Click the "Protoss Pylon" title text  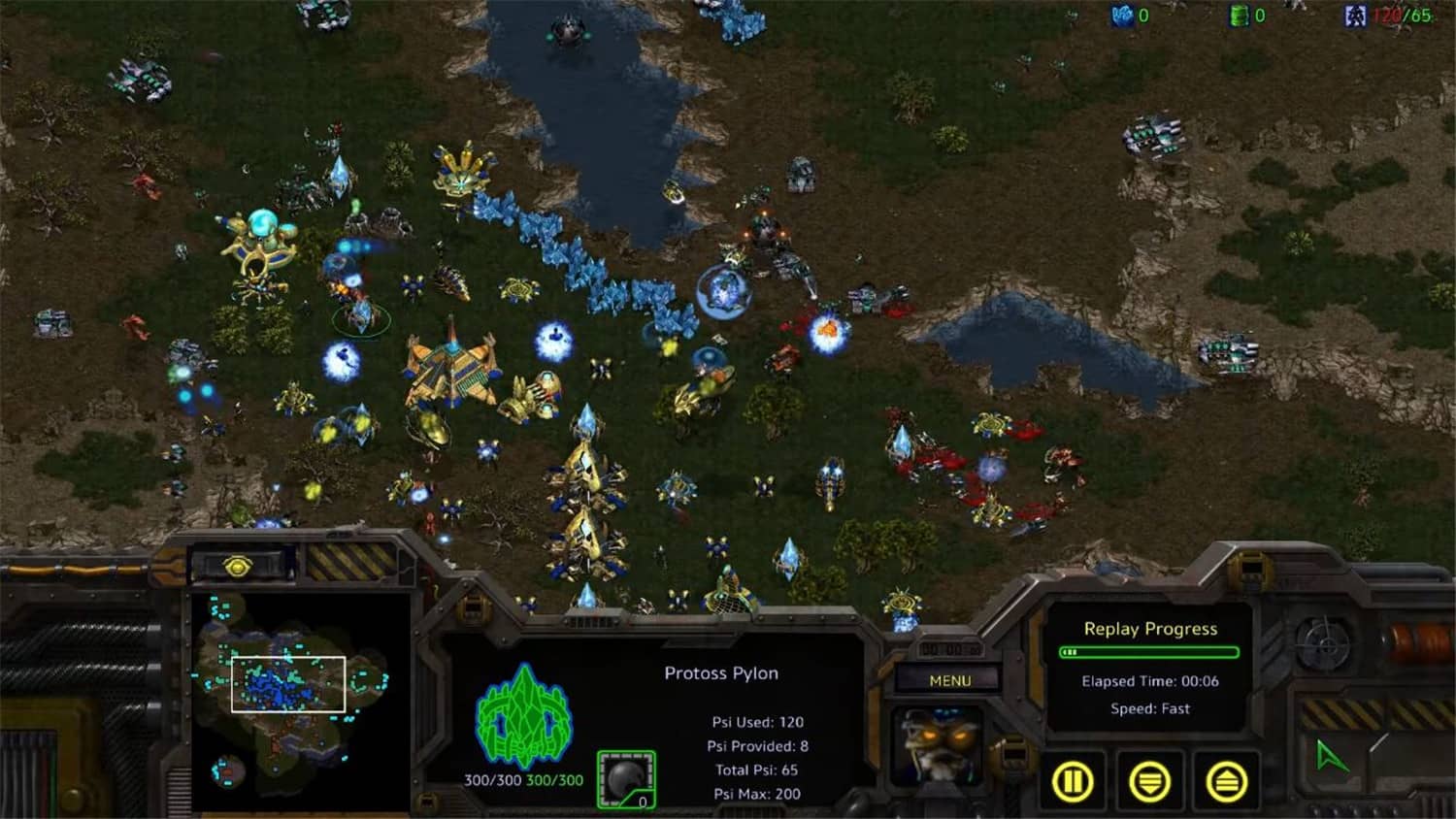pyautogui.click(x=722, y=672)
